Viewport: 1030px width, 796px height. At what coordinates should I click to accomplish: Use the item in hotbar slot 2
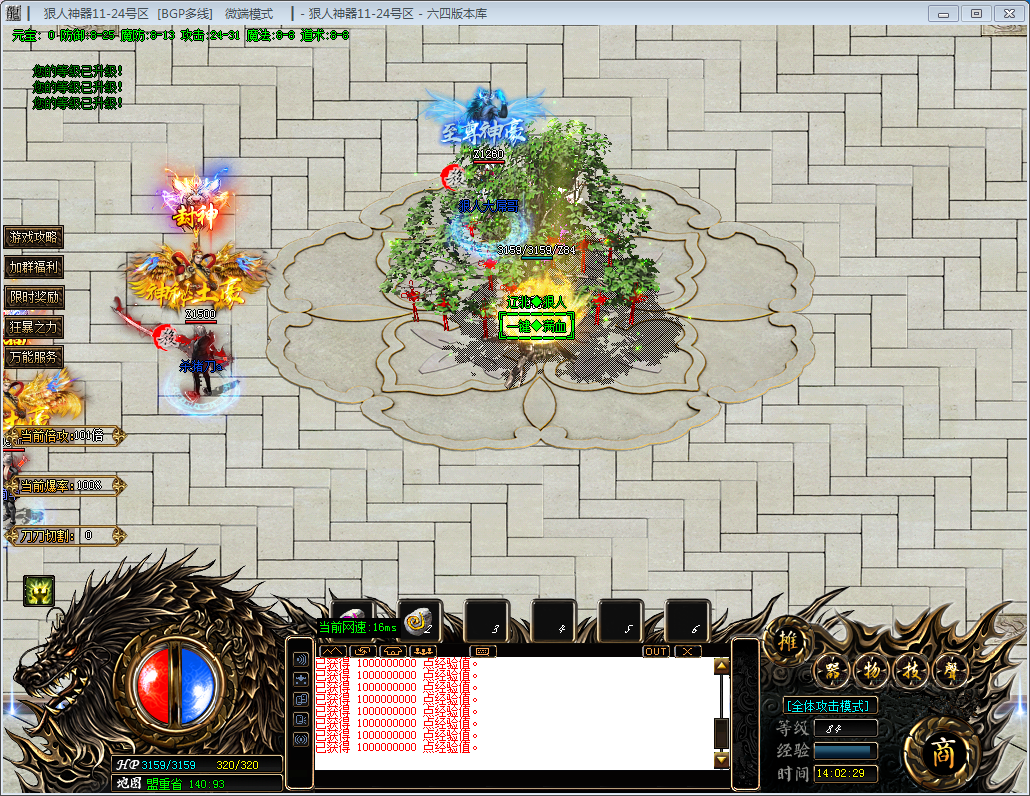[x=420, y=620]
